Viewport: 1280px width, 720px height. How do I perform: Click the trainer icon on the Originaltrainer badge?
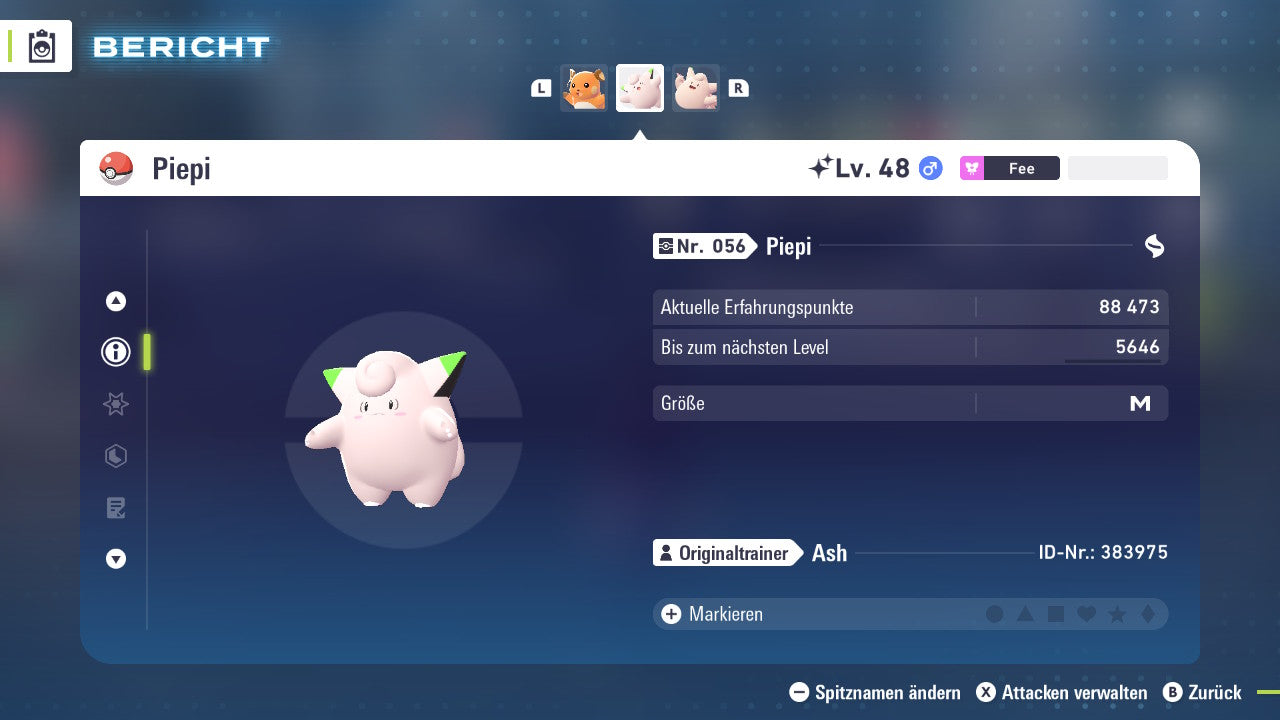(668, 552)
